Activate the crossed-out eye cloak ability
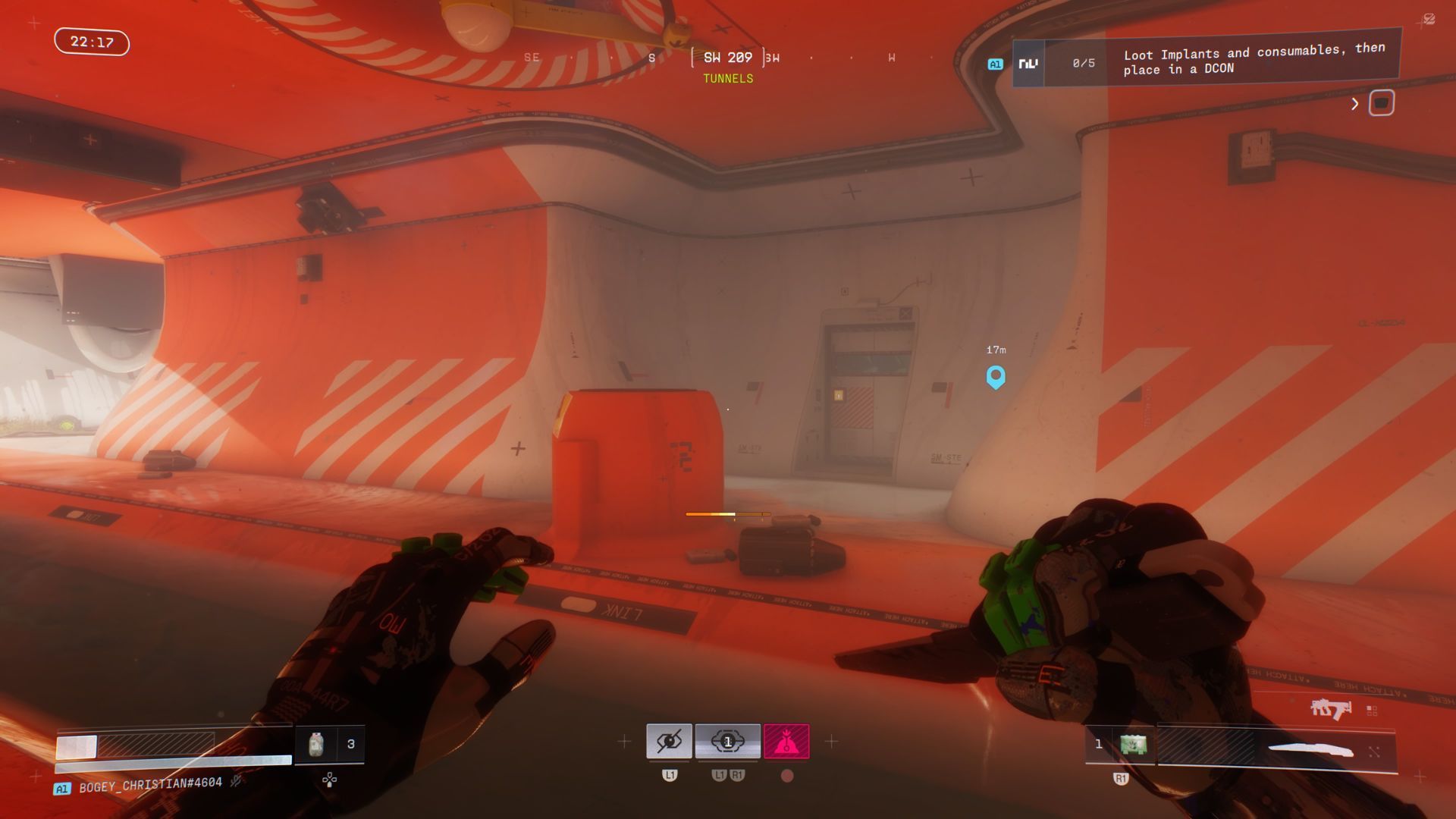Image resolution: width=1456 pixels, height=819 pixels. pos(669,741)
